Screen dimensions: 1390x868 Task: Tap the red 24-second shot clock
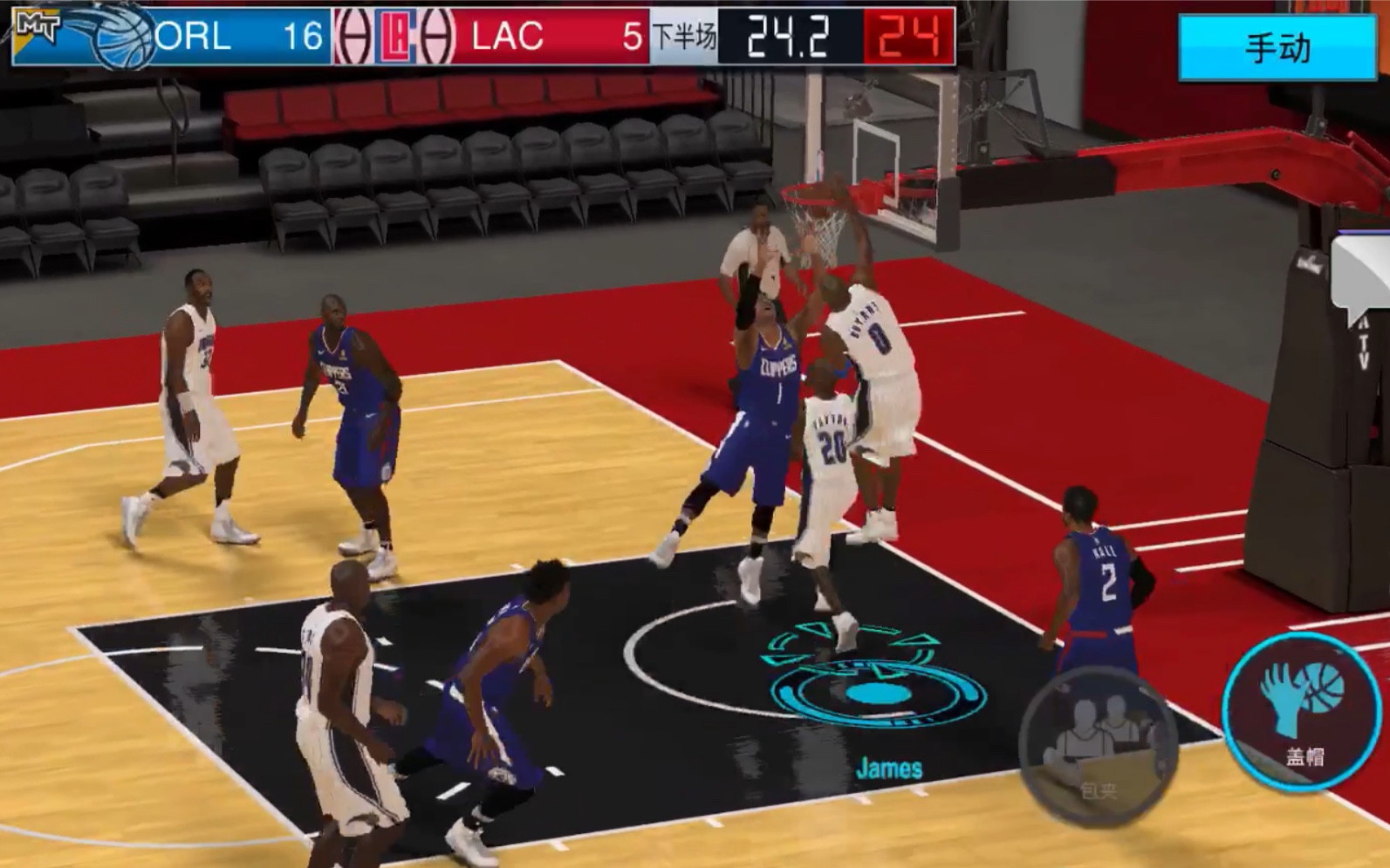coord(908,35)
